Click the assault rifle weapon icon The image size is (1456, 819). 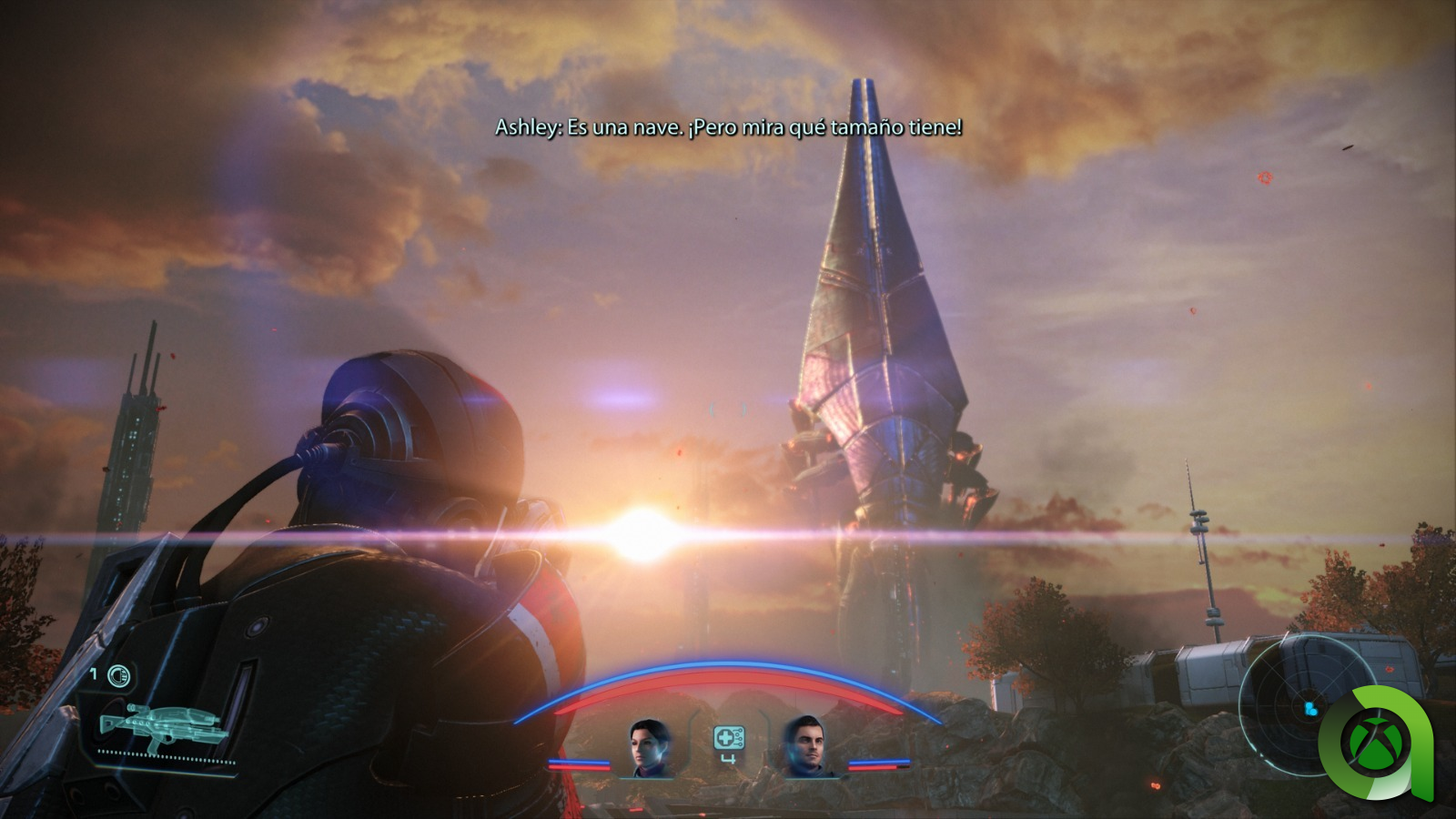coord(163,726)
